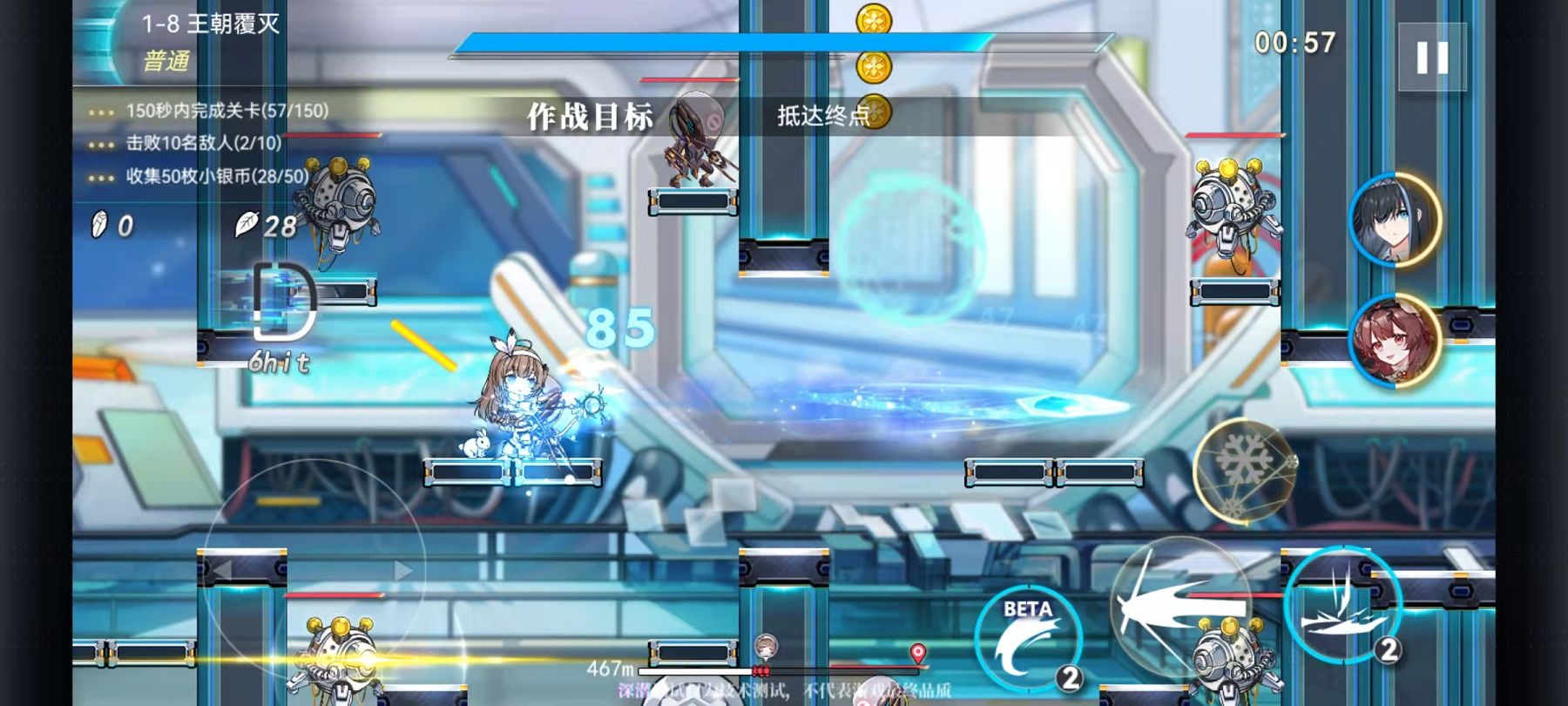
Task: Tap the right arrow on the movement pad
Action: tap(402, 571)
